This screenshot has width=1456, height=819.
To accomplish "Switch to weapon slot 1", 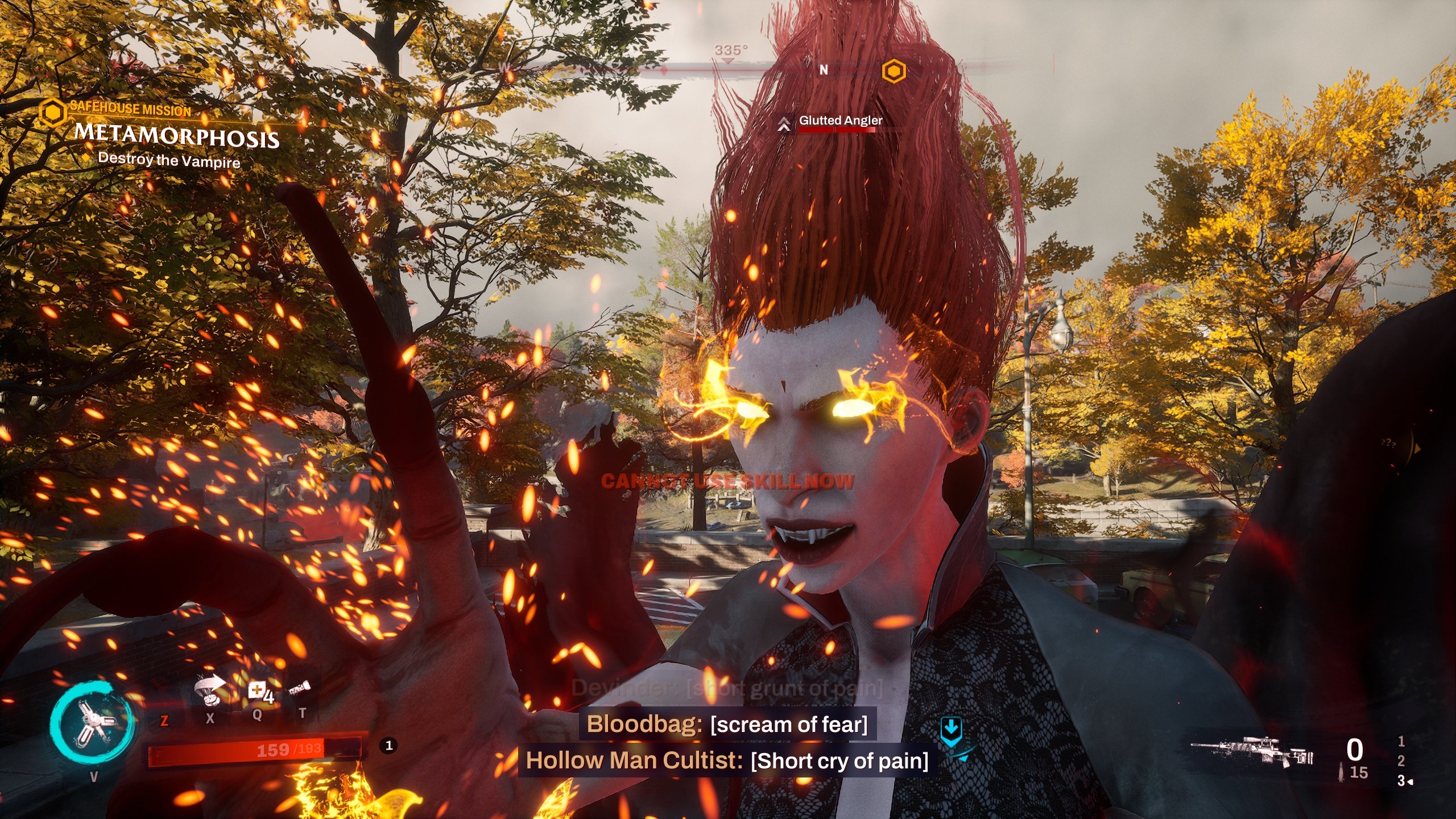I will click(x=1401, y=742).
